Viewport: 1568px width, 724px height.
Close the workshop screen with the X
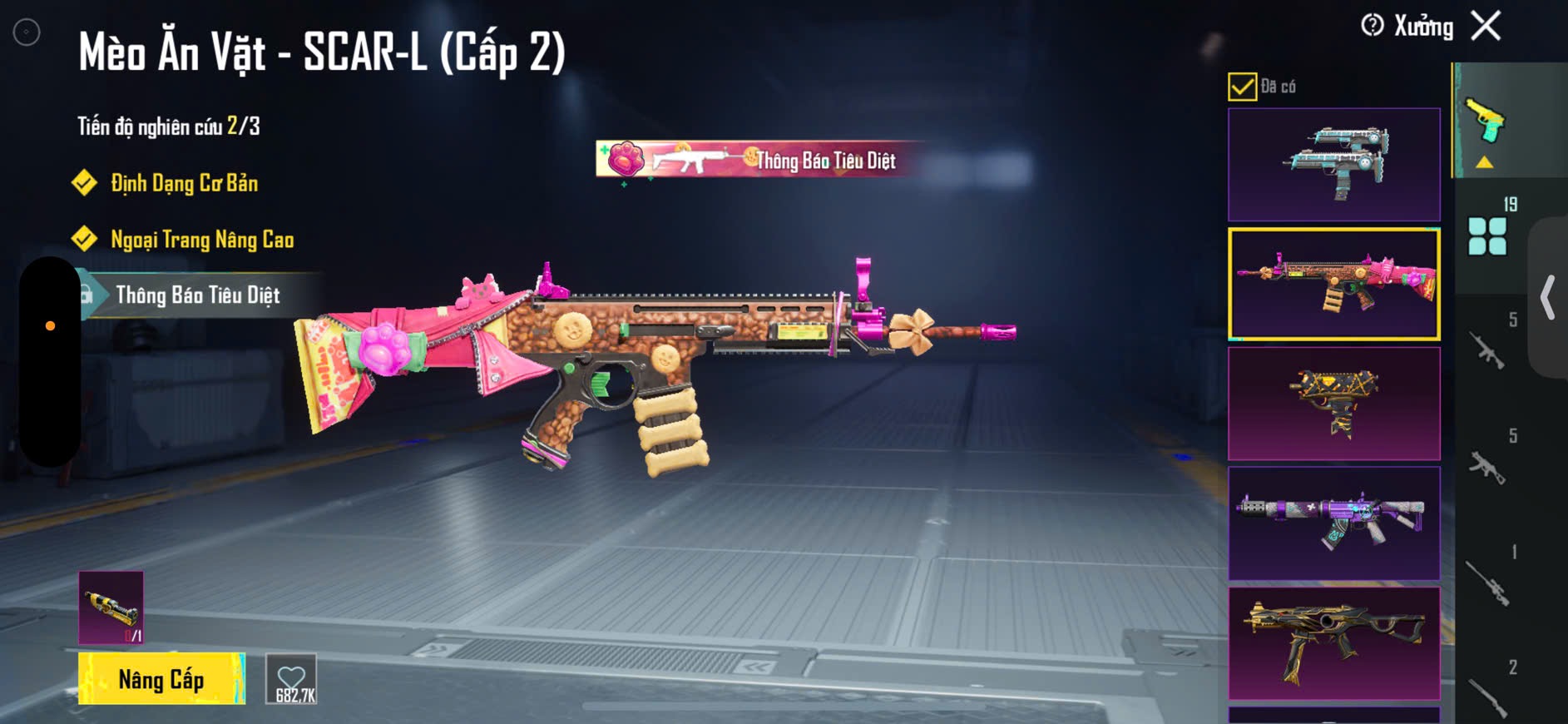(x=1486, y=26)
